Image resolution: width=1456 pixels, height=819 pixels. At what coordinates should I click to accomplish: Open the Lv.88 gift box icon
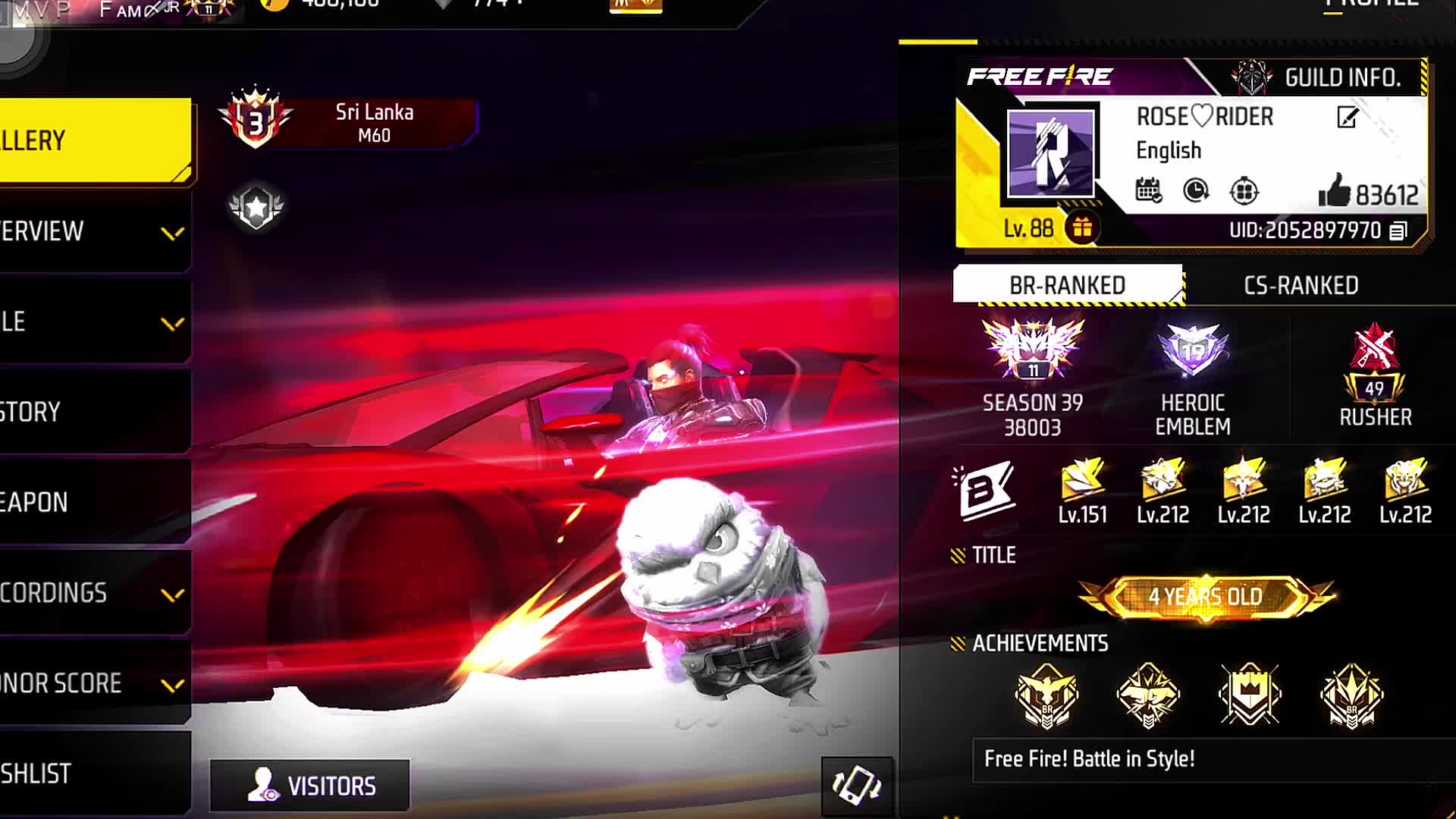point(1082,227)
